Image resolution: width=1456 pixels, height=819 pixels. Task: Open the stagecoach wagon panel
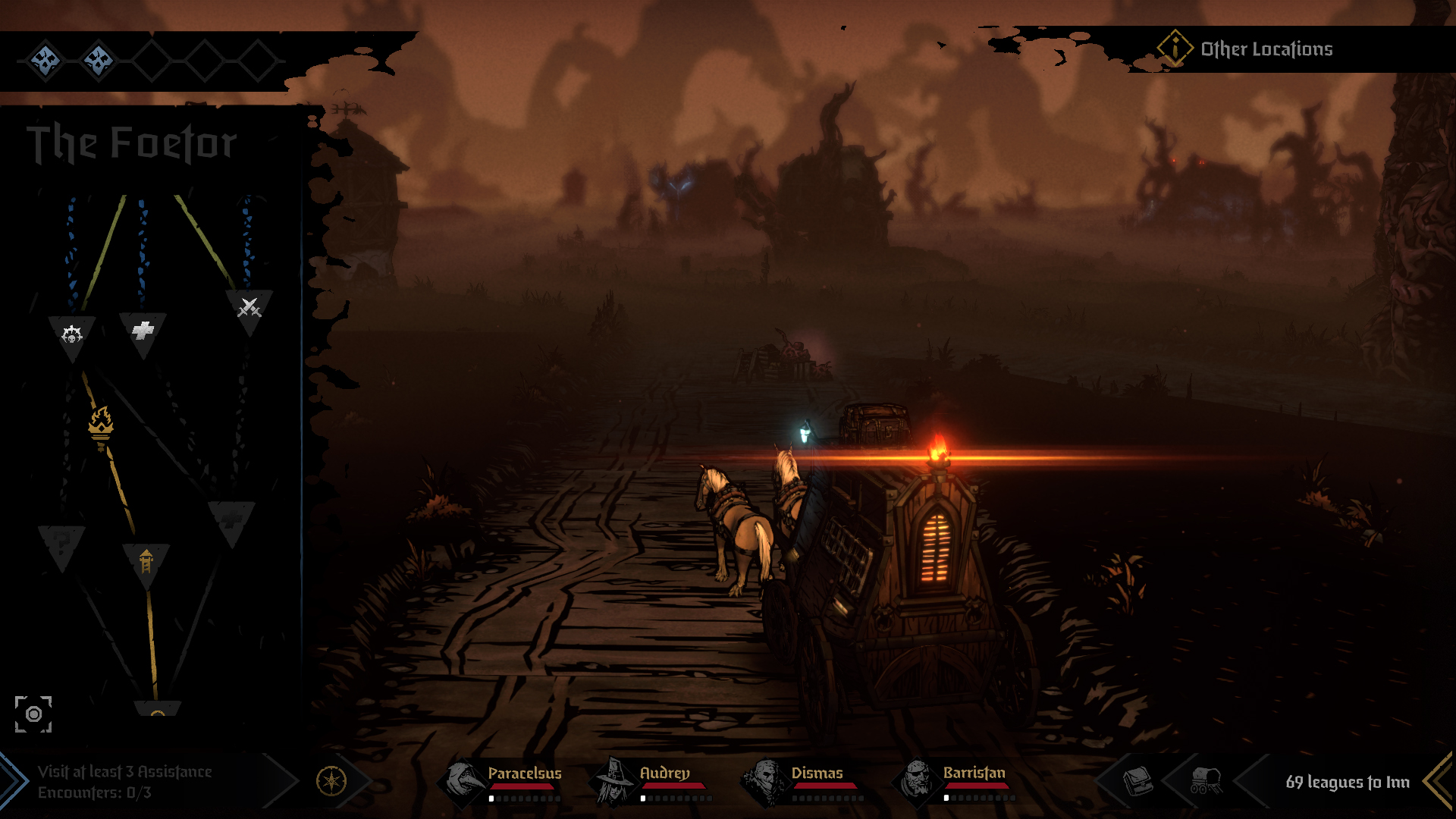1205,780
